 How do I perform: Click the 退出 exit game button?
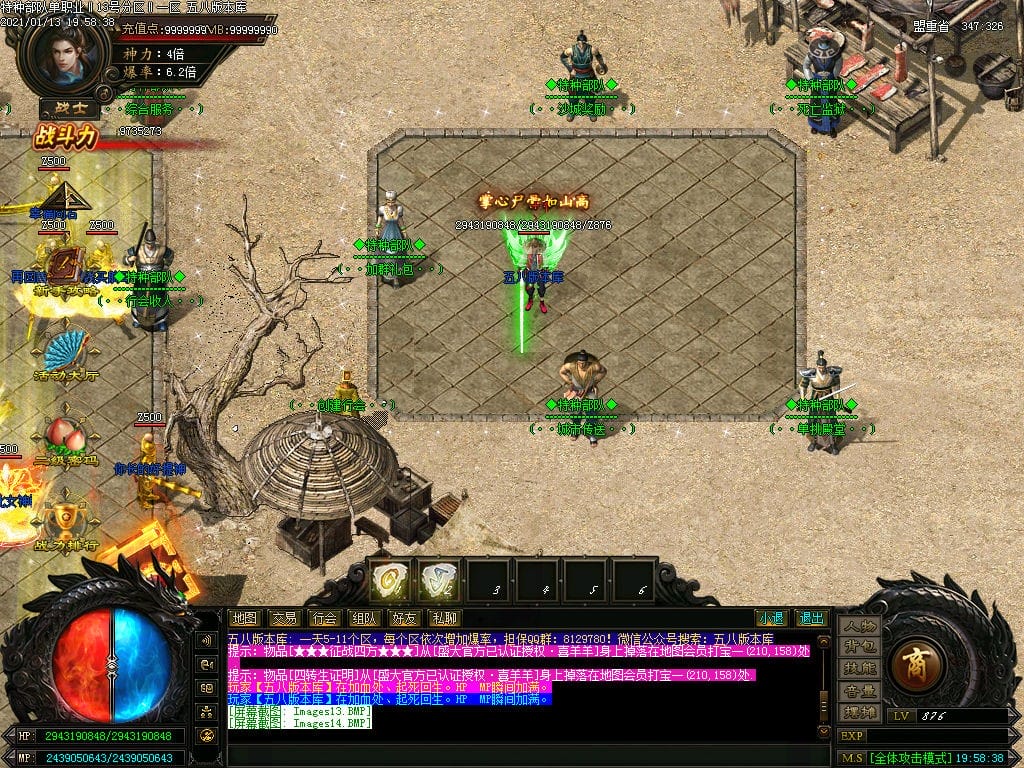click(x=811, y=618)
